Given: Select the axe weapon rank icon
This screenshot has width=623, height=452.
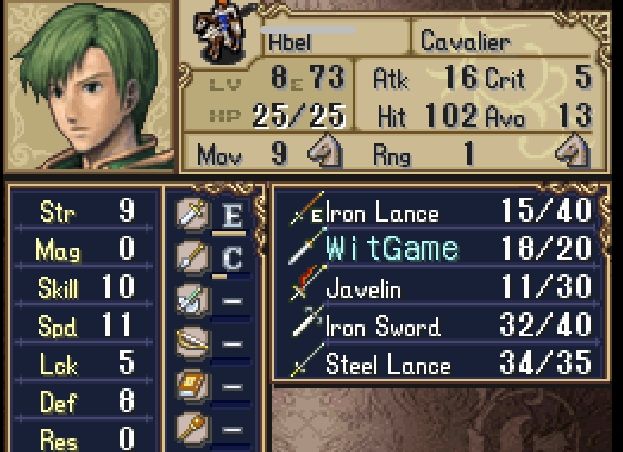Looking at the screenshot, I should tap(192, 300).
